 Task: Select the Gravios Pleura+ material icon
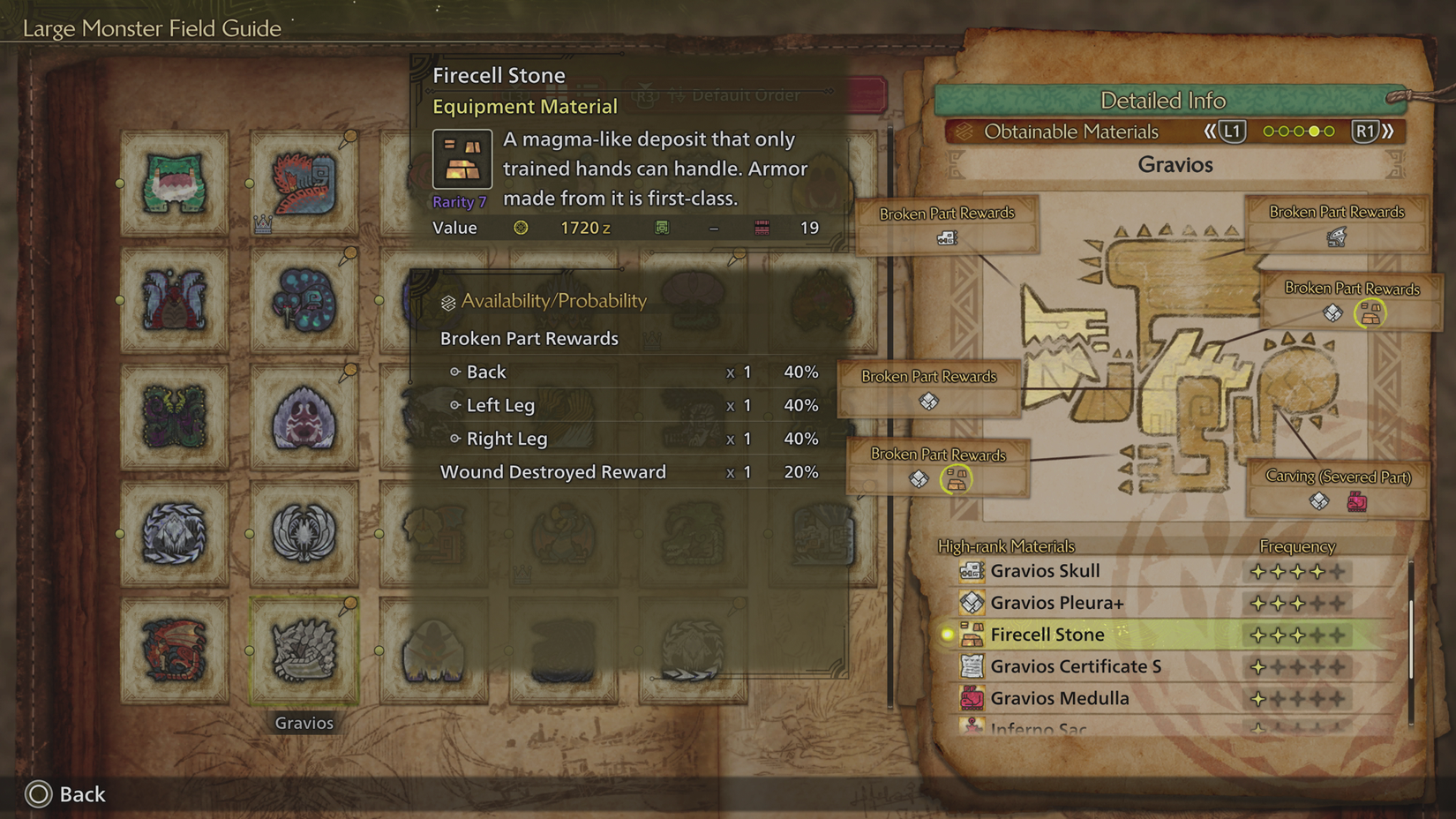[971, 603]
